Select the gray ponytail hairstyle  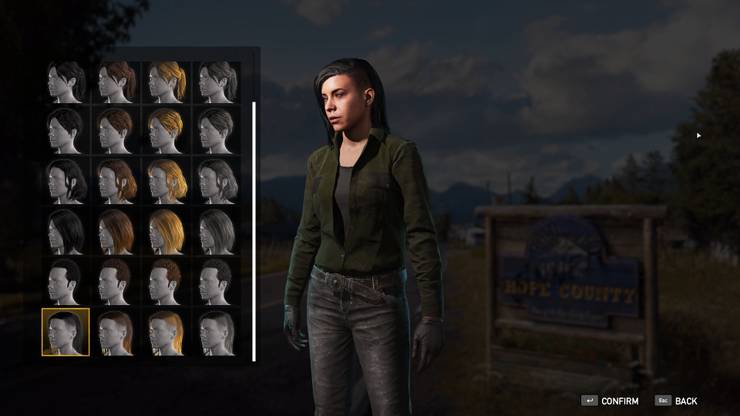click(216, 82)
